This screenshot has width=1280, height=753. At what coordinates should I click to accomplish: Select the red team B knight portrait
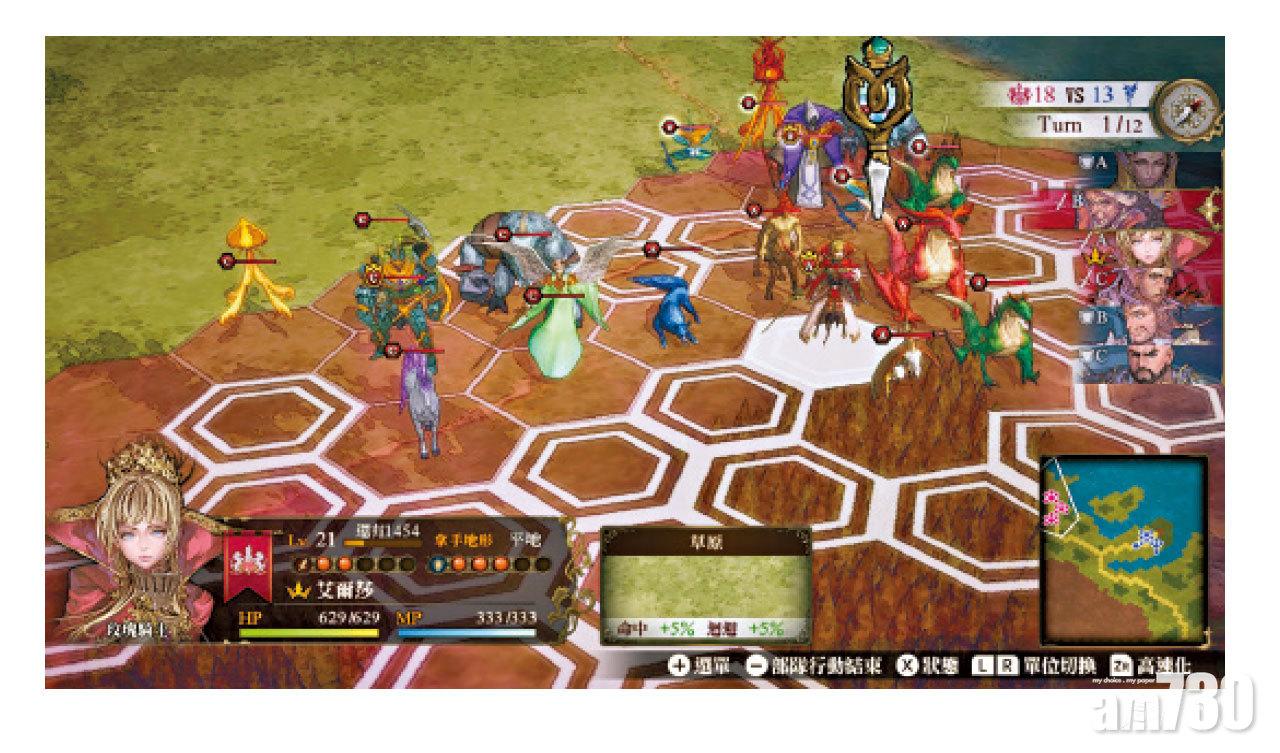(1152, 208)
